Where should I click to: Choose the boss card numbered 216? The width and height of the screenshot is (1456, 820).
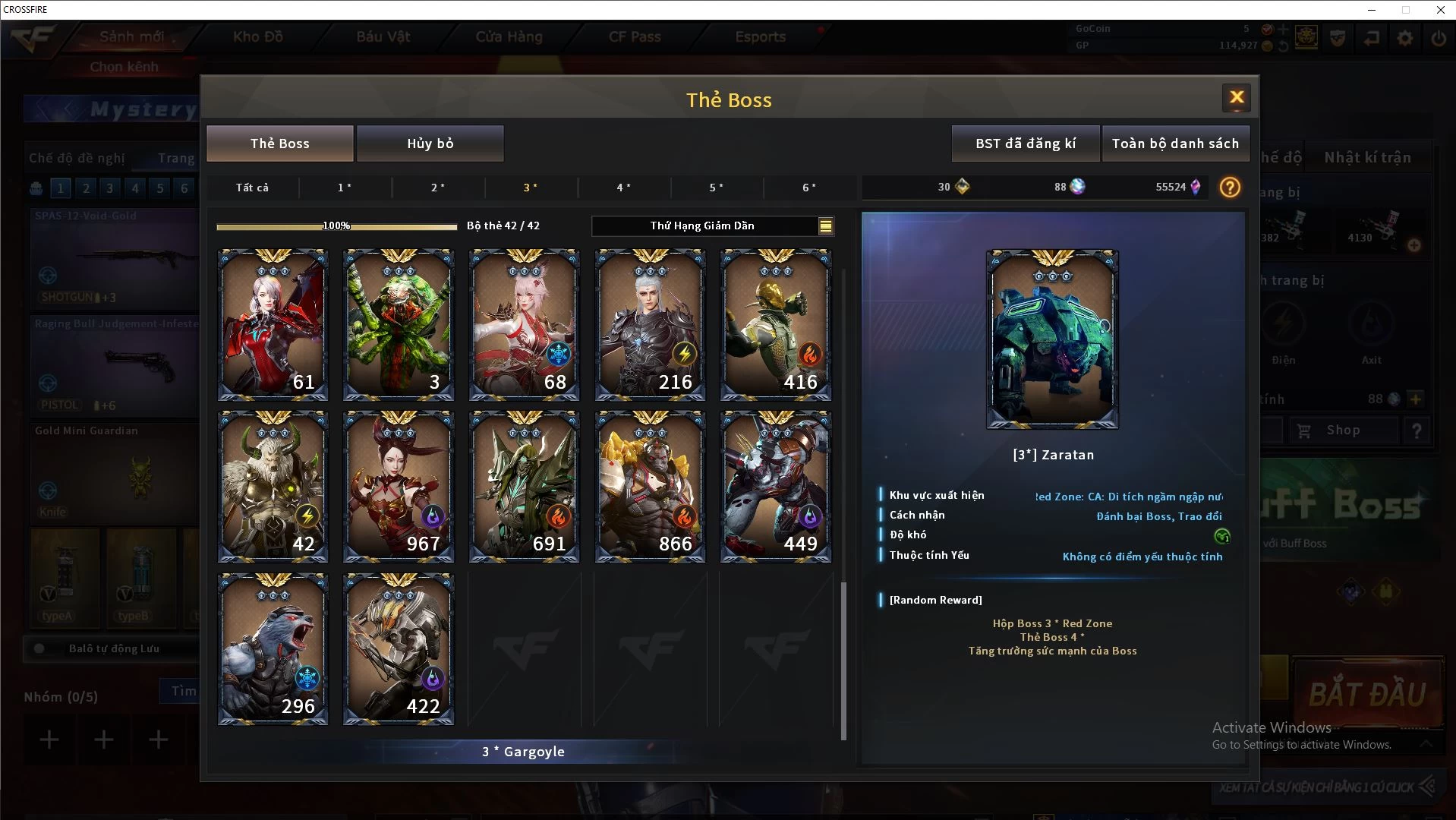[x=650, y=325]
